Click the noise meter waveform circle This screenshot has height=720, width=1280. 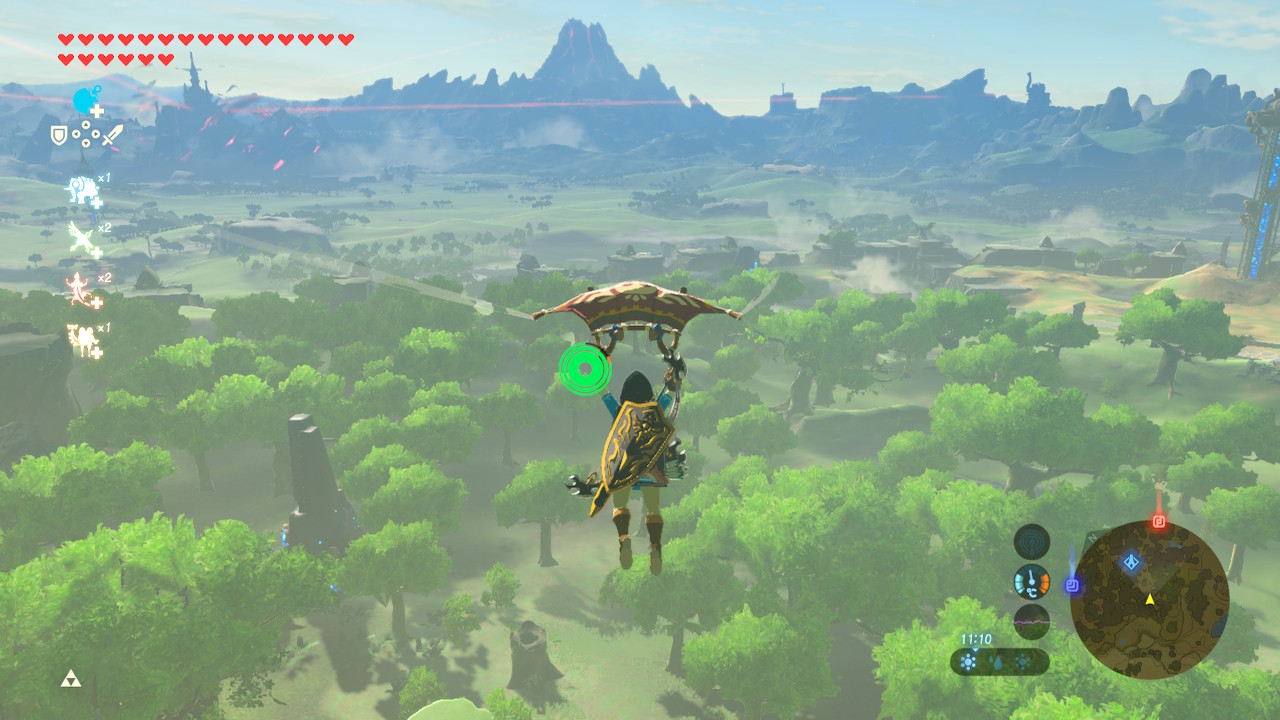coord(1031,621)
